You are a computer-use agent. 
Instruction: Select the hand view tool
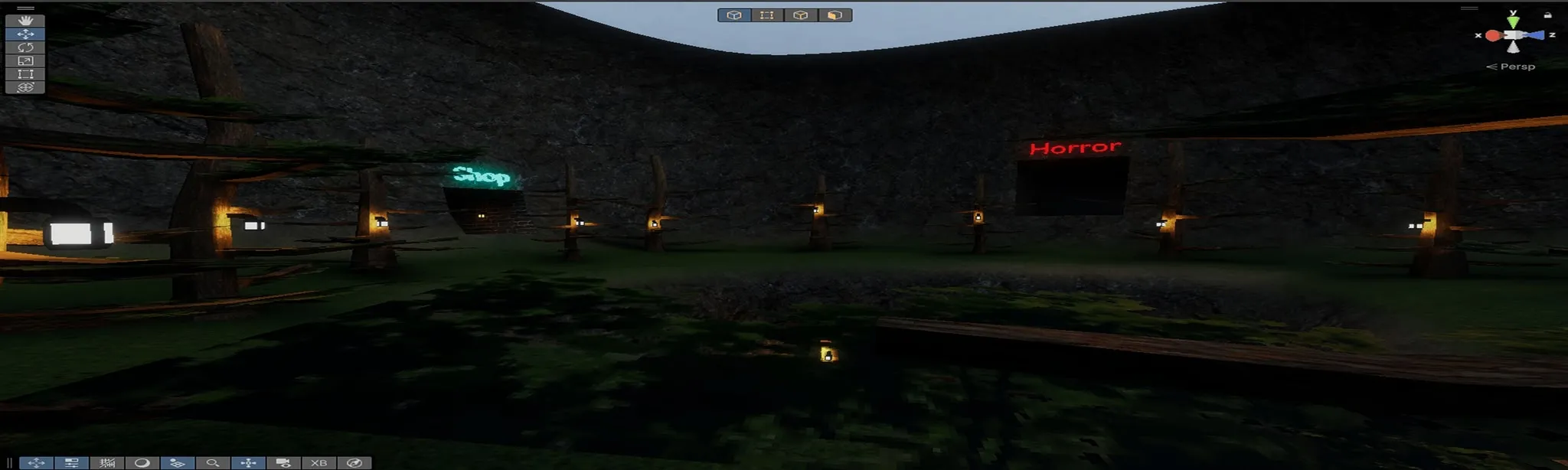click(25, 21)
